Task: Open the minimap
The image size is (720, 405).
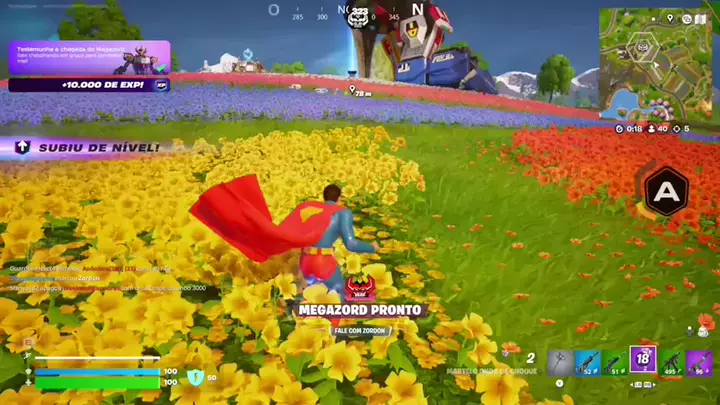Action: [x=657, y=63]
